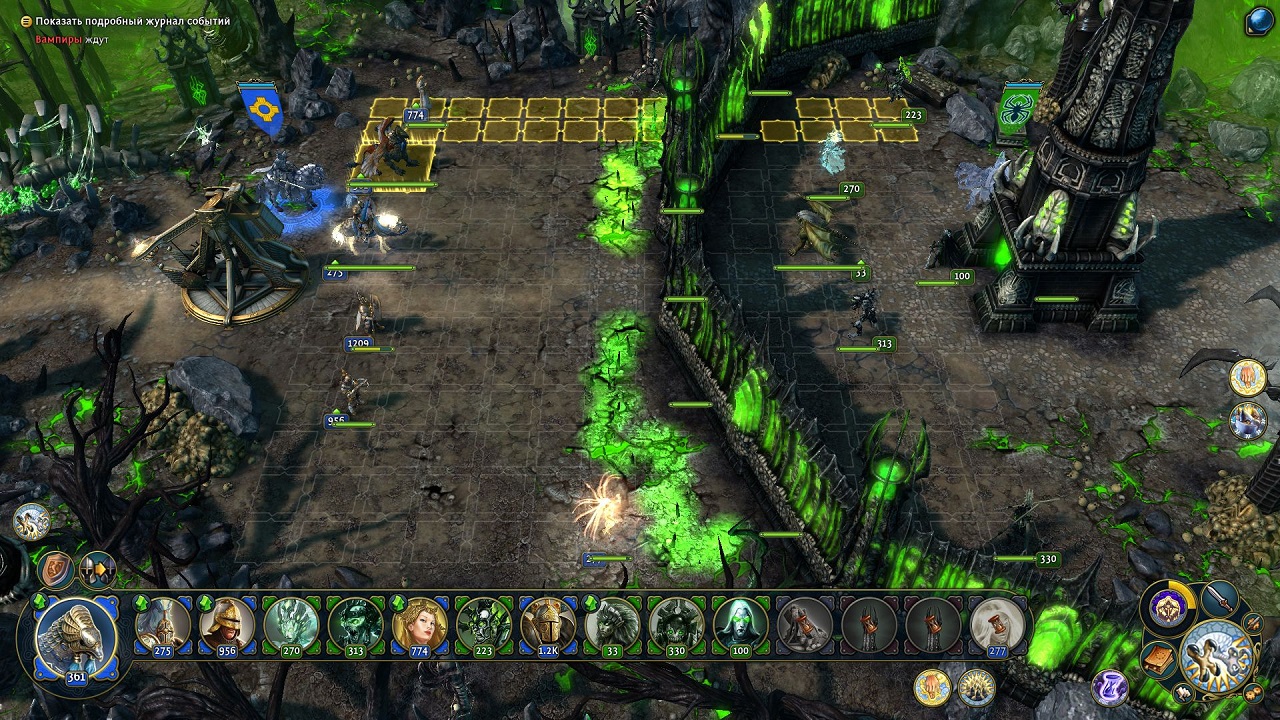Click the round griffin emblem above the shield
1280x720 pixels.
coord(32,521)
